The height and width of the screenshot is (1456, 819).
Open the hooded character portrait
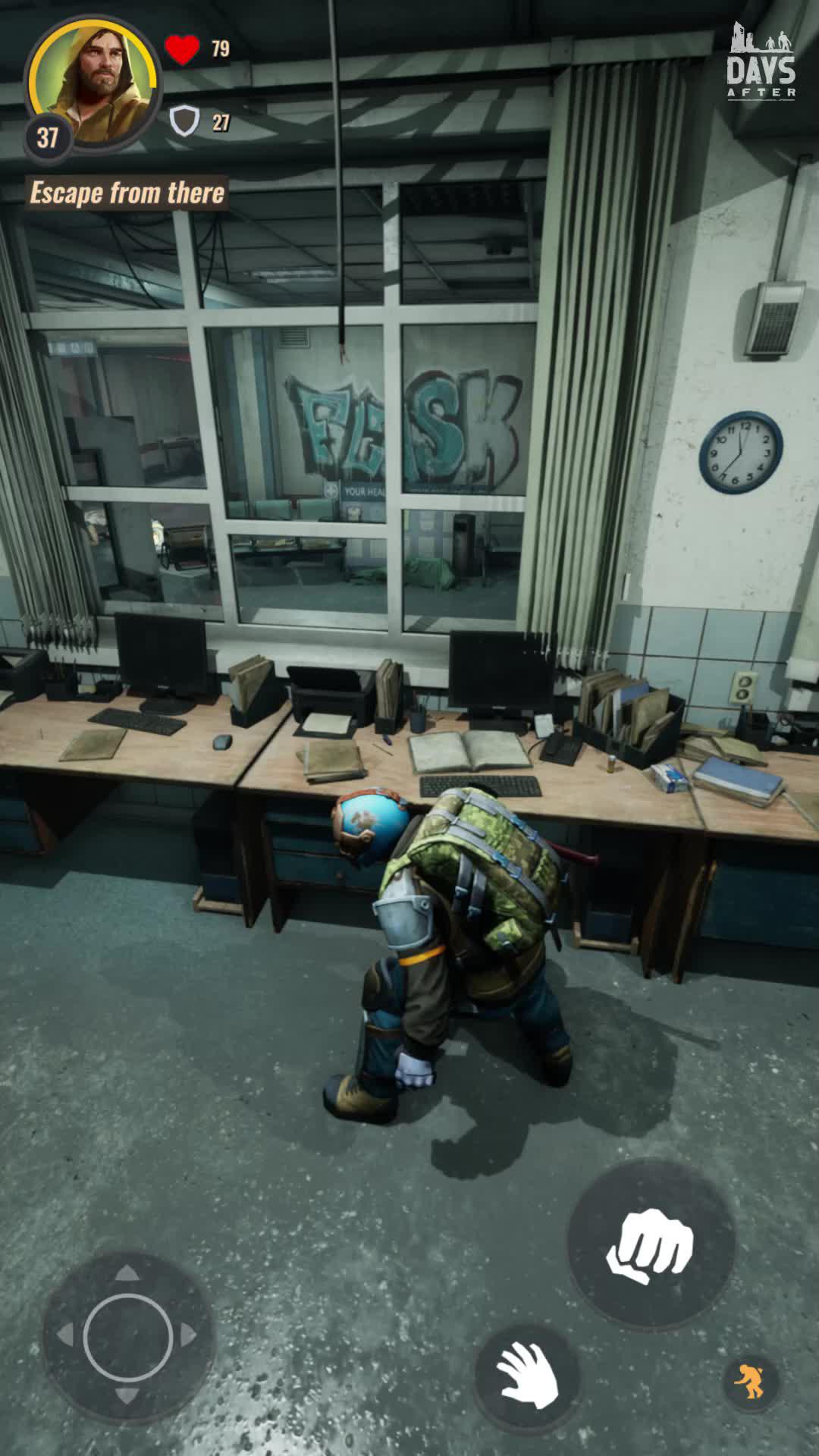[93, 82]
